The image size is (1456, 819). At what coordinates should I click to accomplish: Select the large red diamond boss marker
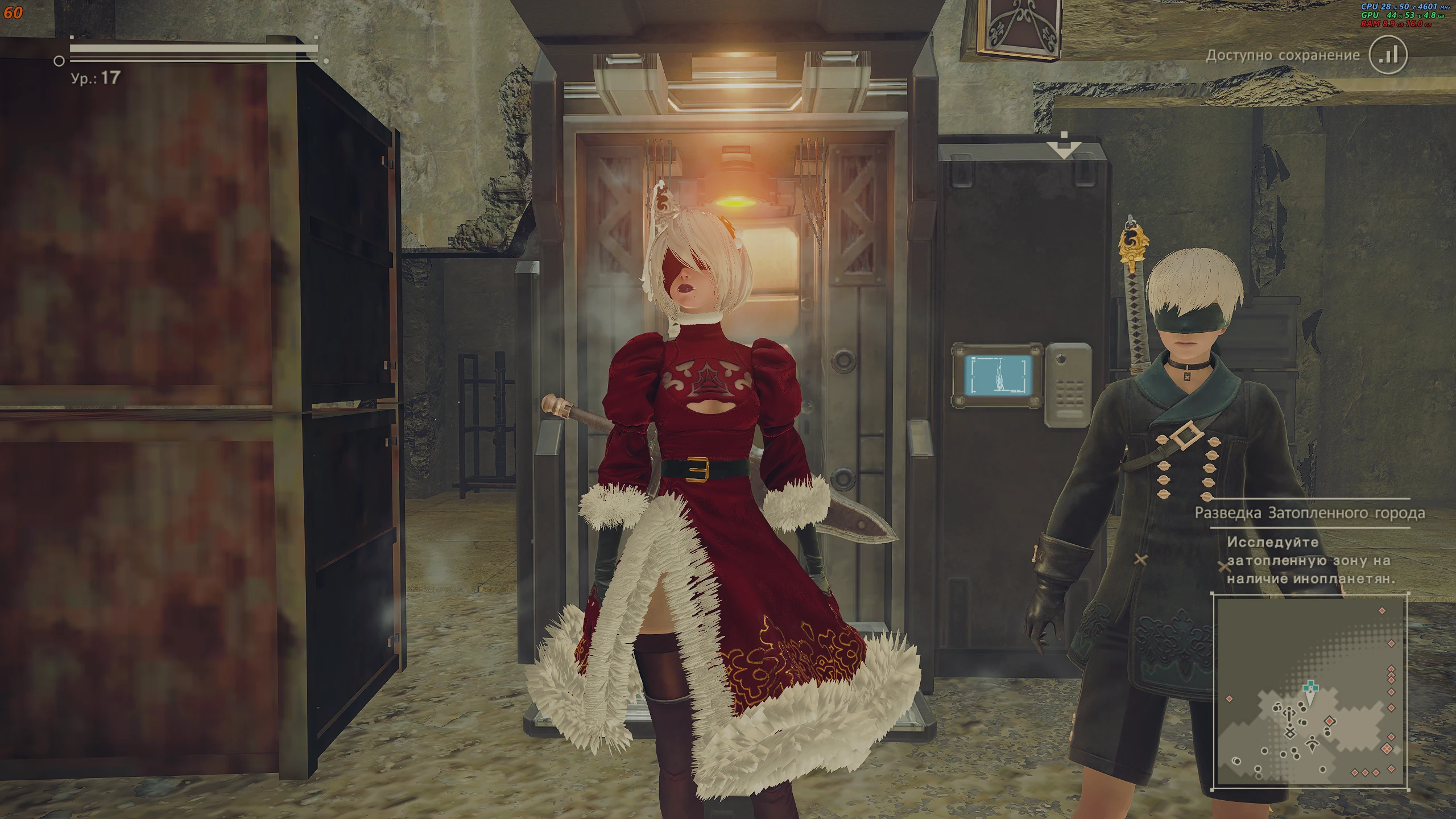(1330, 721)
